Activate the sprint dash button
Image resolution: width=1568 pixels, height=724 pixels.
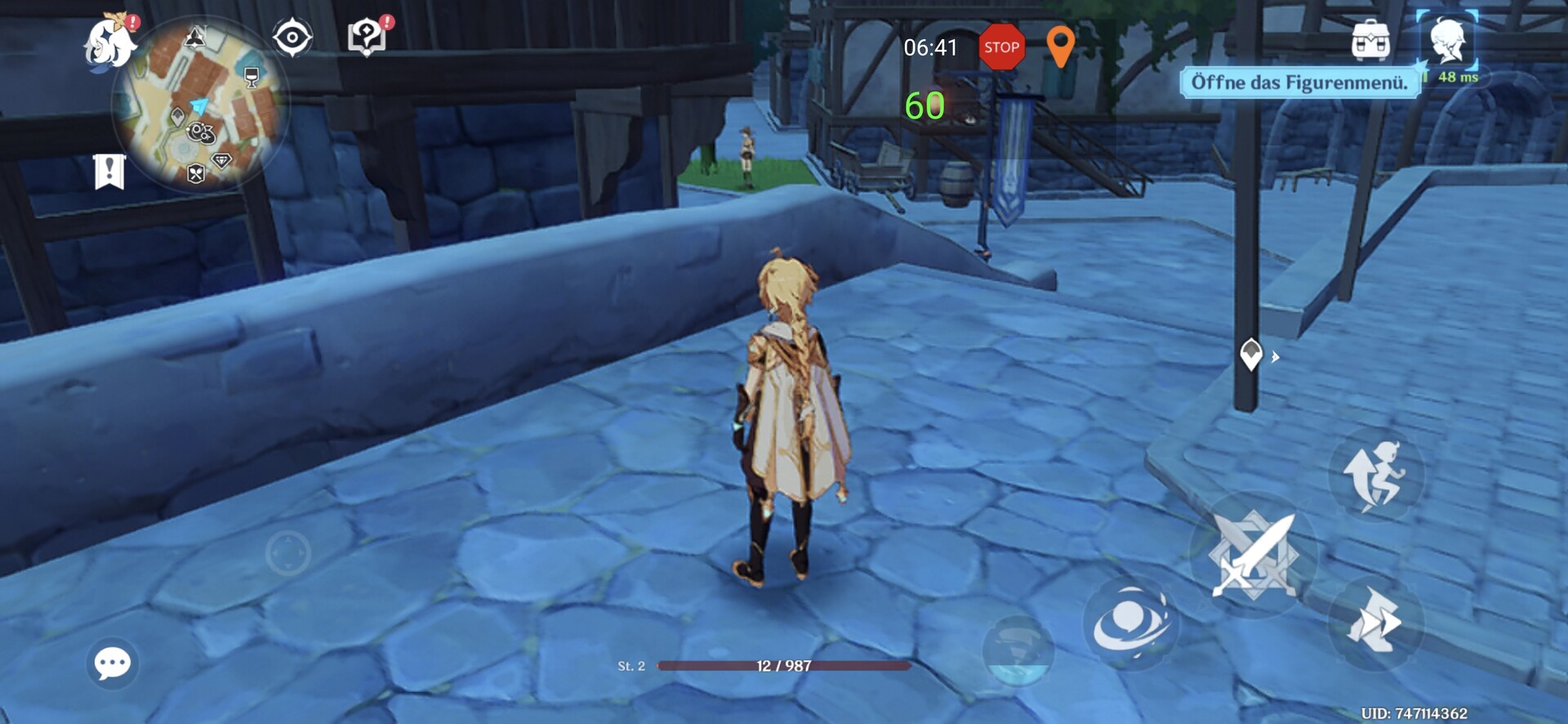(1375, 624)
